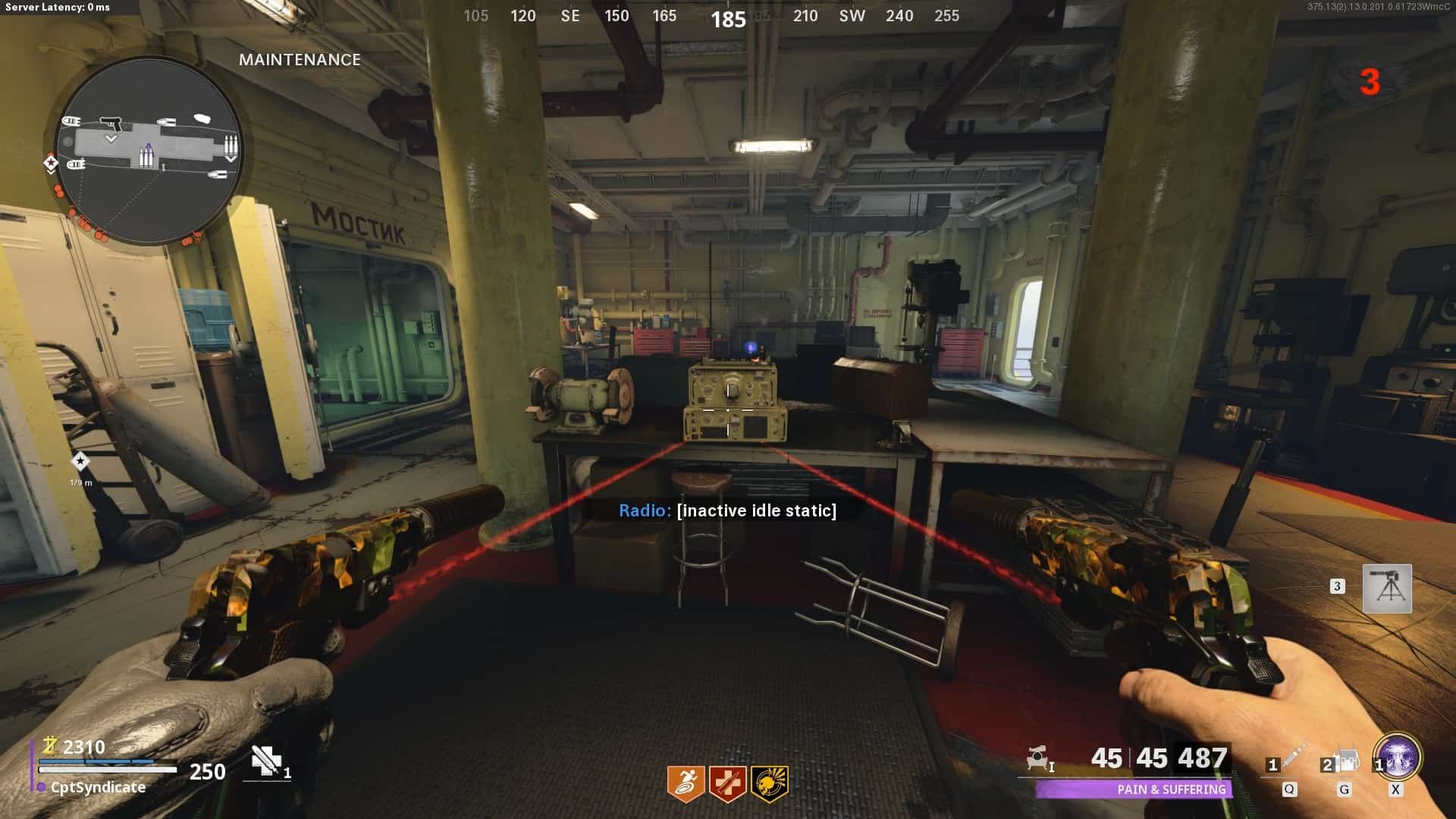
Task: Activate the purple lightning field upgrade
Action: (1398, 758)
